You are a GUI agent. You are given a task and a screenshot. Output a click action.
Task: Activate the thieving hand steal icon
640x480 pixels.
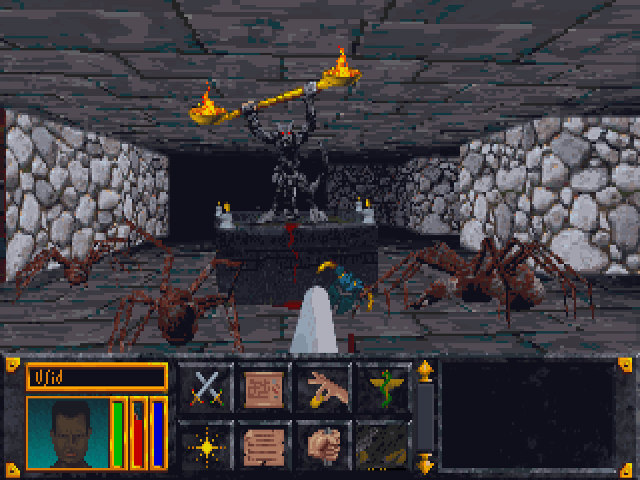pos(322,386)
